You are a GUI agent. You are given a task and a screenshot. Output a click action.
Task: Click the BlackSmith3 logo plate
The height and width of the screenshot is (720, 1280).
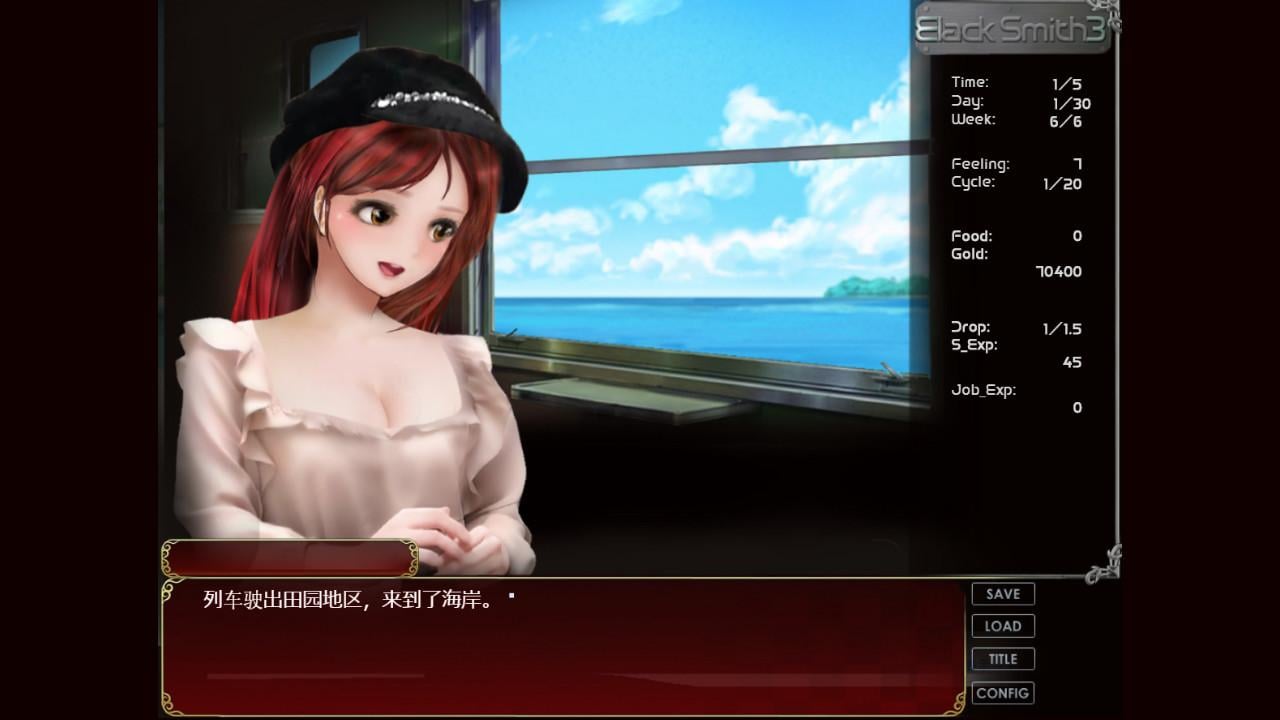point(1014,30)
